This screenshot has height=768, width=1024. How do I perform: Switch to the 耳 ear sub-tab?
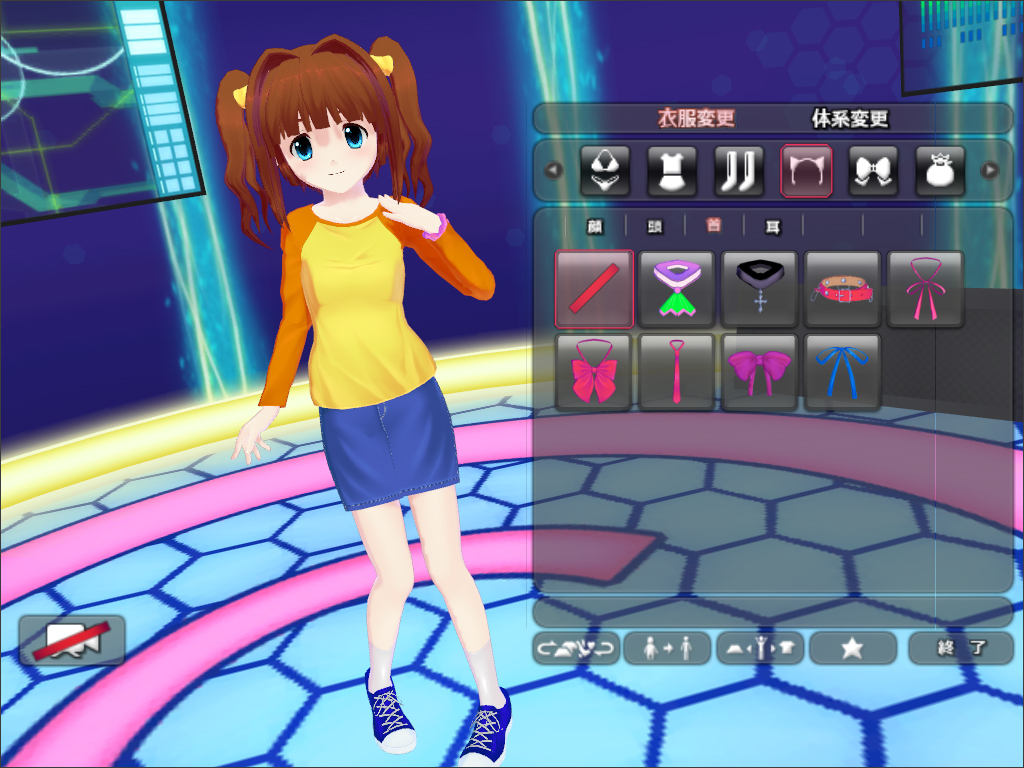point(772,227)
